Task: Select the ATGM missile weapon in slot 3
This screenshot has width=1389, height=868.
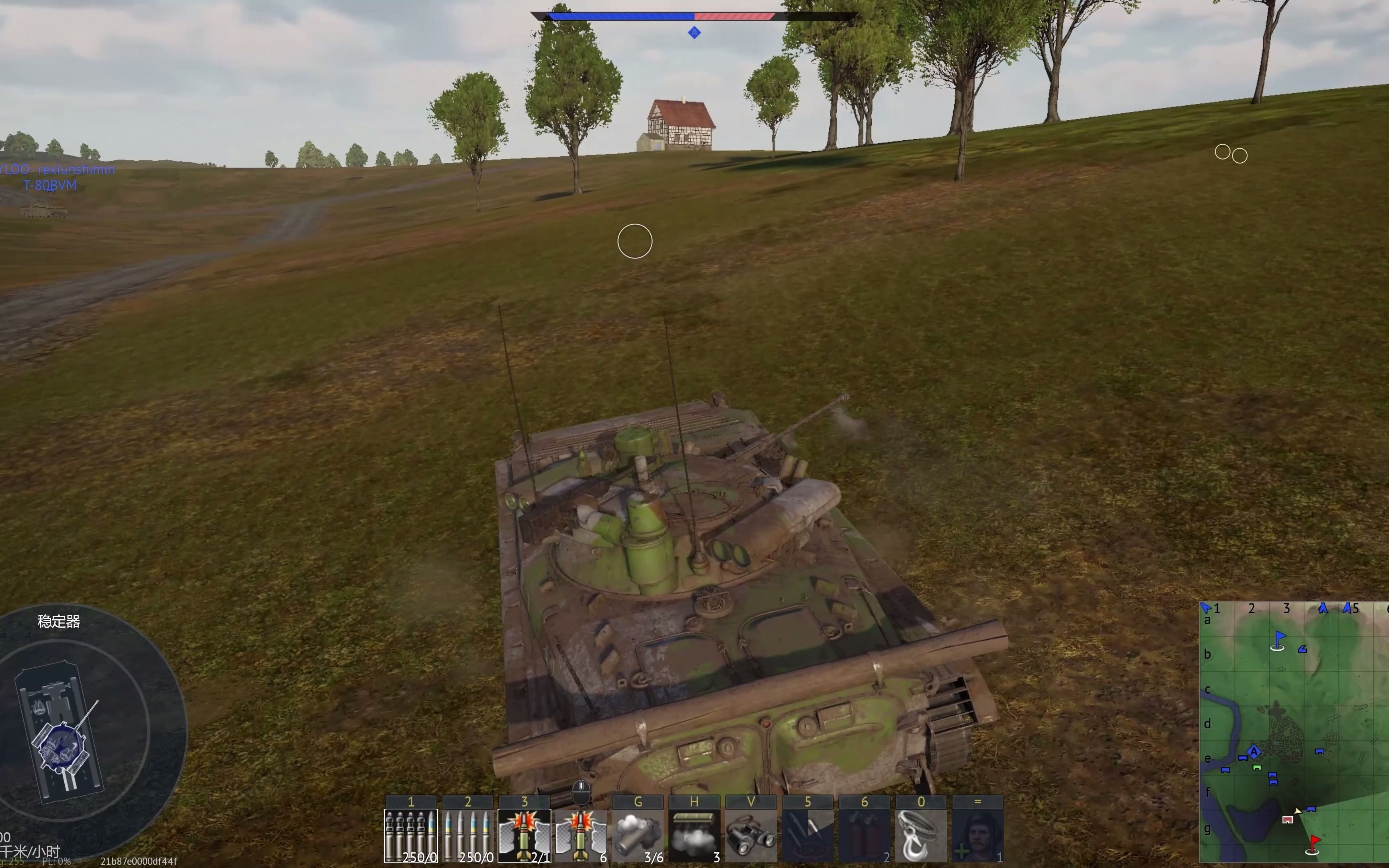Action: pos(524,835)
